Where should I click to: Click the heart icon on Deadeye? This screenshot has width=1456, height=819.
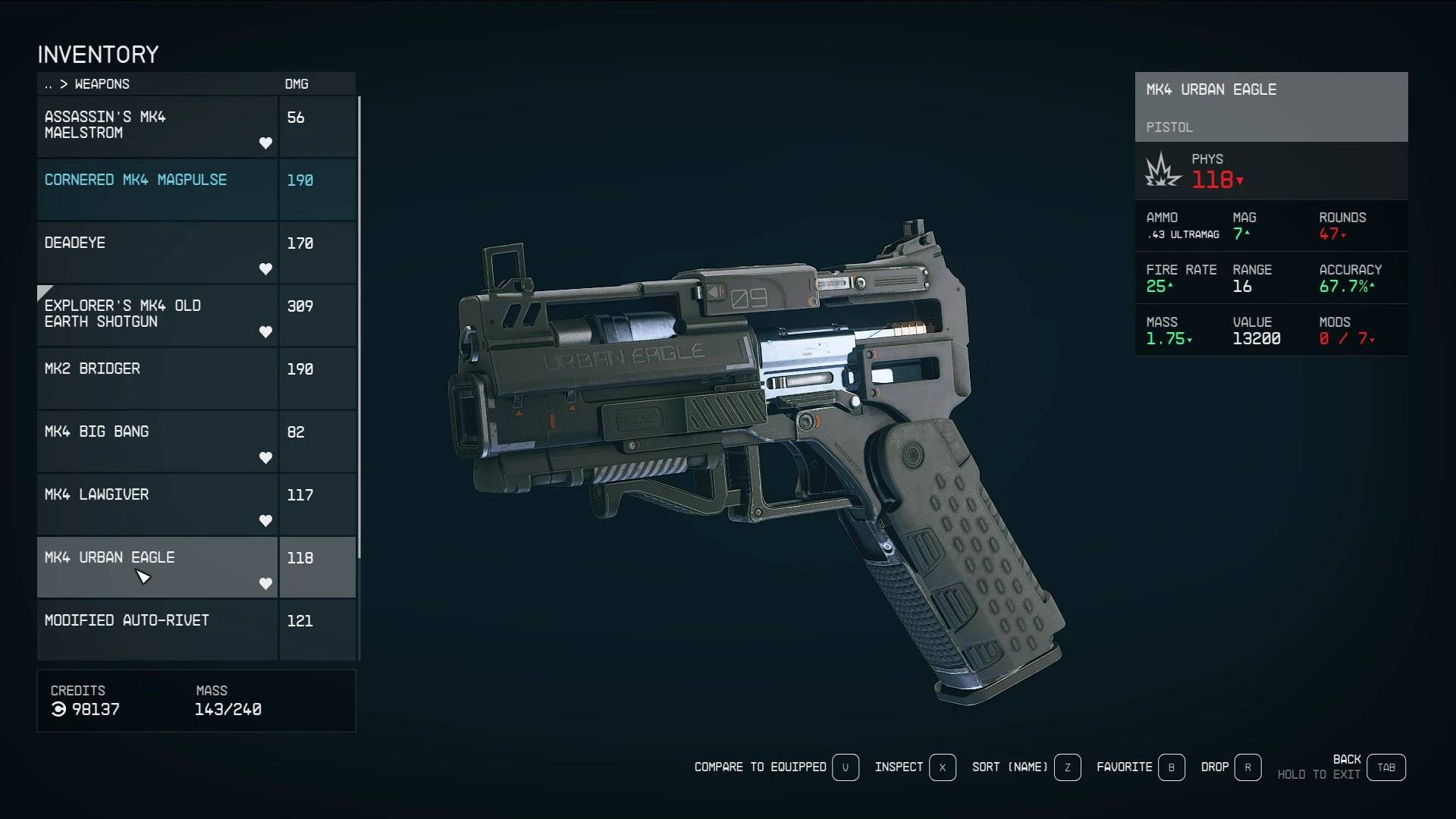tap(266, 268)
